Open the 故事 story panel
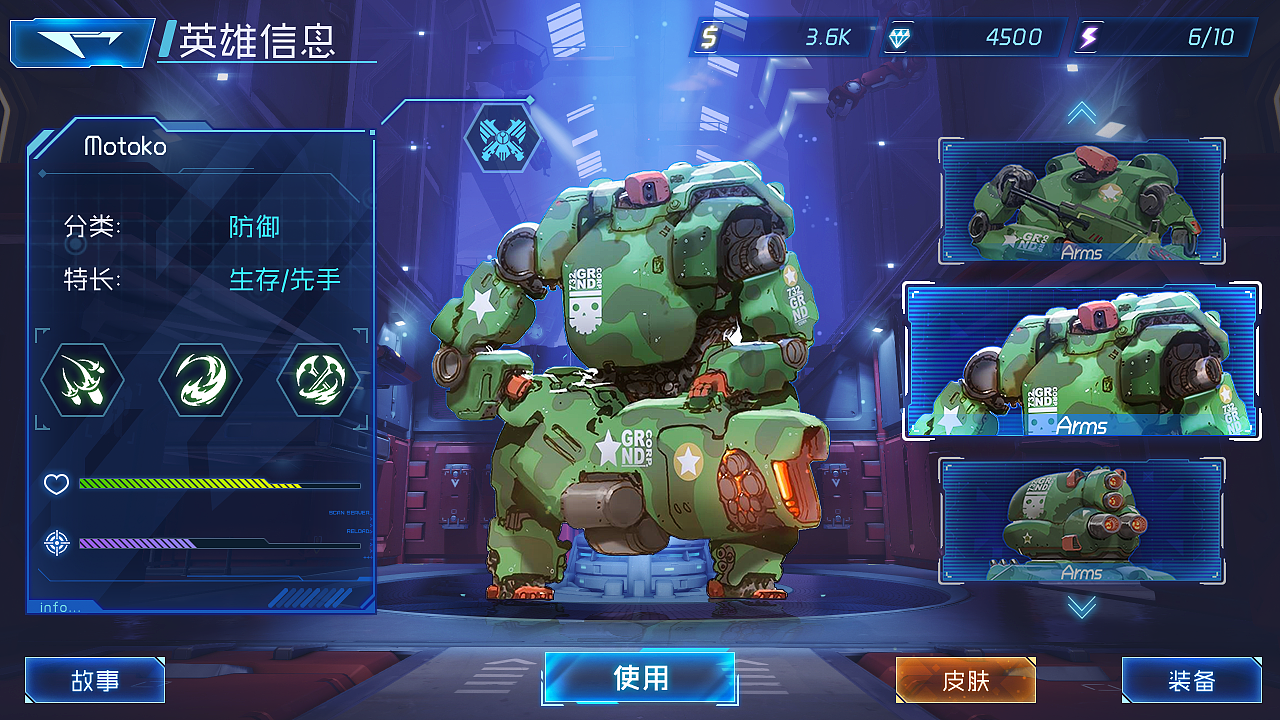1280x720 pixels. pos(95,680)
